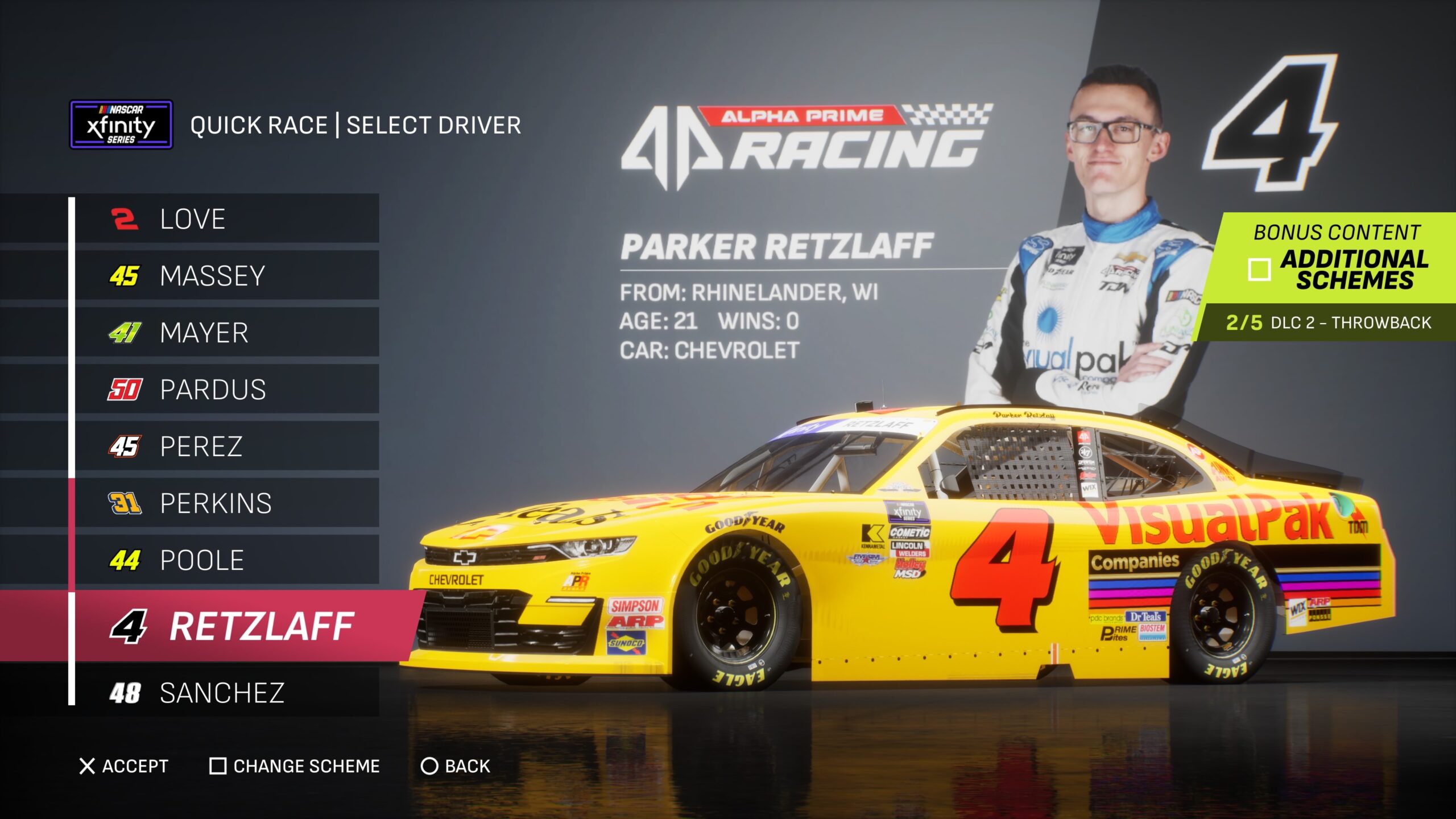Change the car's paint scheme
Image resolution: width=1456 pixels, height=819 pixels.
[295, 766]
